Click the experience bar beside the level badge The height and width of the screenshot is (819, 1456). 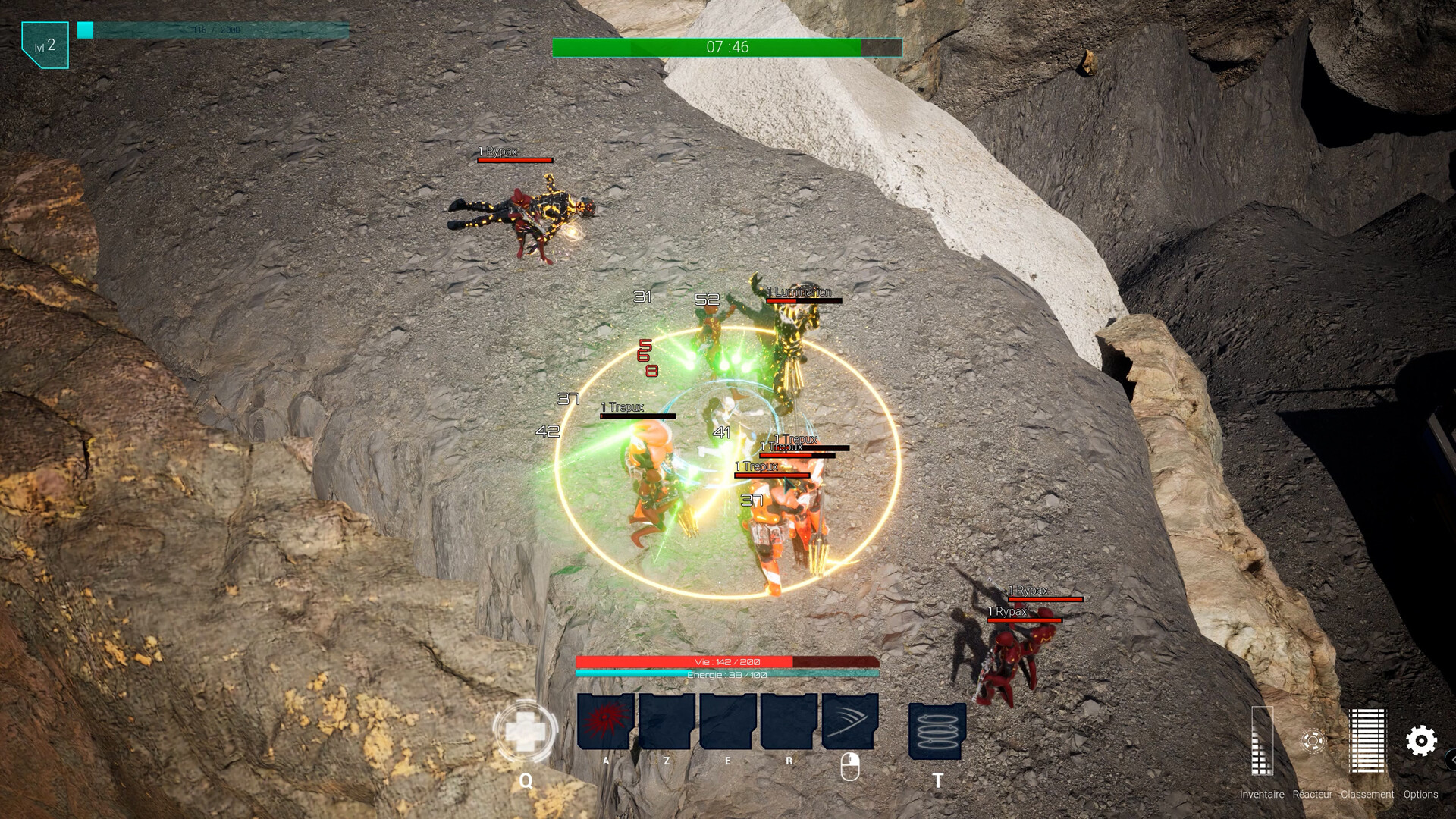(x=212, y=29)
